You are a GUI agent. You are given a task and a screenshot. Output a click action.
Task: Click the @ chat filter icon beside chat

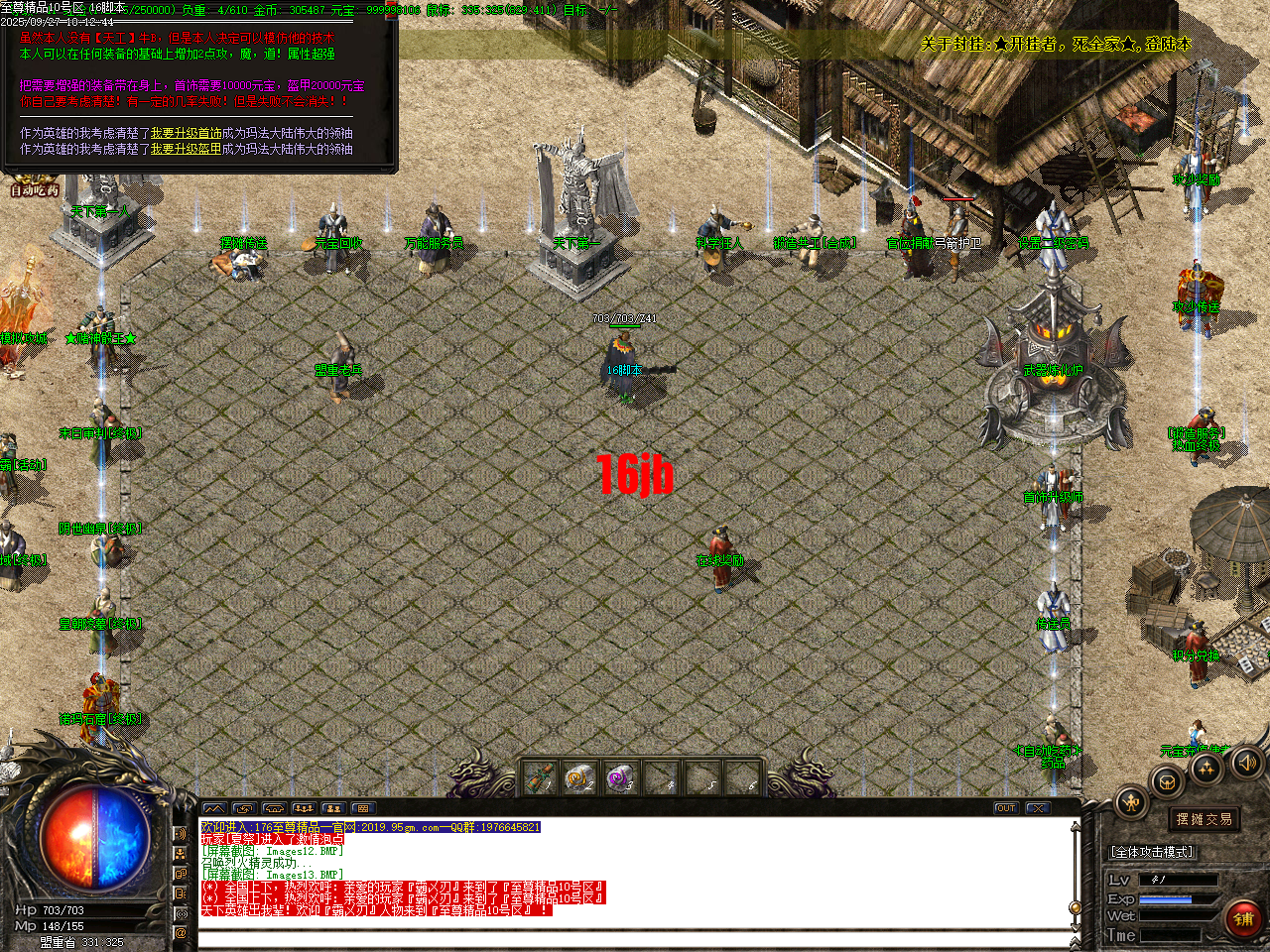point(181,932)
